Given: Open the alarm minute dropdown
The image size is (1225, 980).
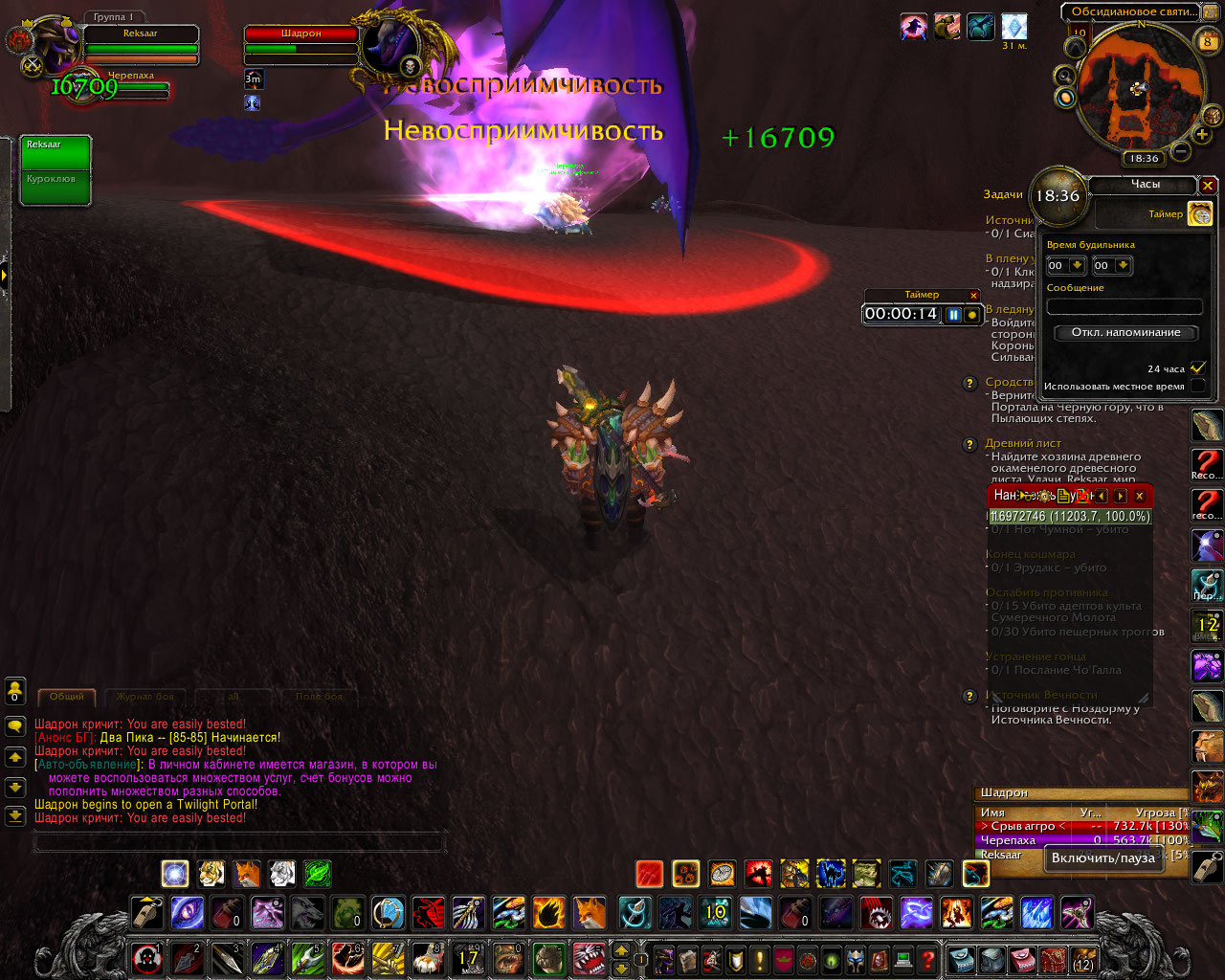Looking at the screenshot, I should (x=1124, y=265).
